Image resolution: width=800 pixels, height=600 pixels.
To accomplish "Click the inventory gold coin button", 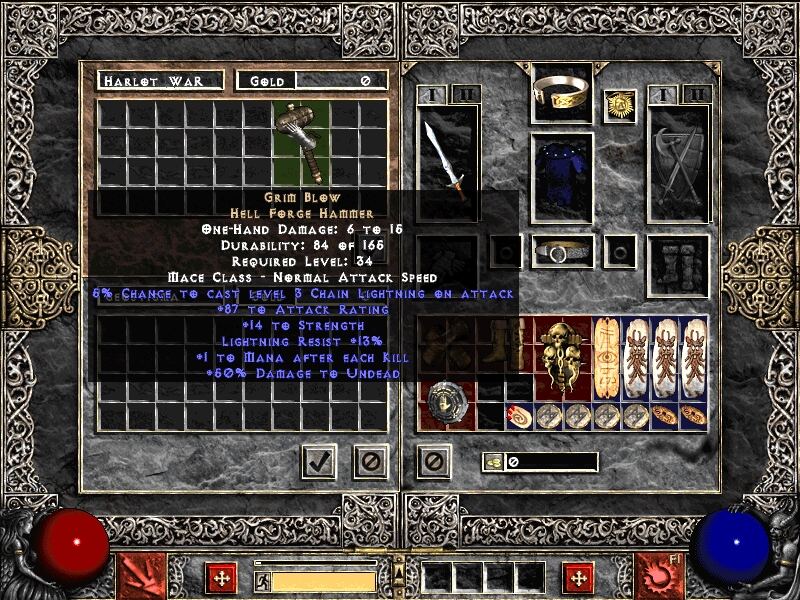I will pyautogui.click(x=493, y=461).
